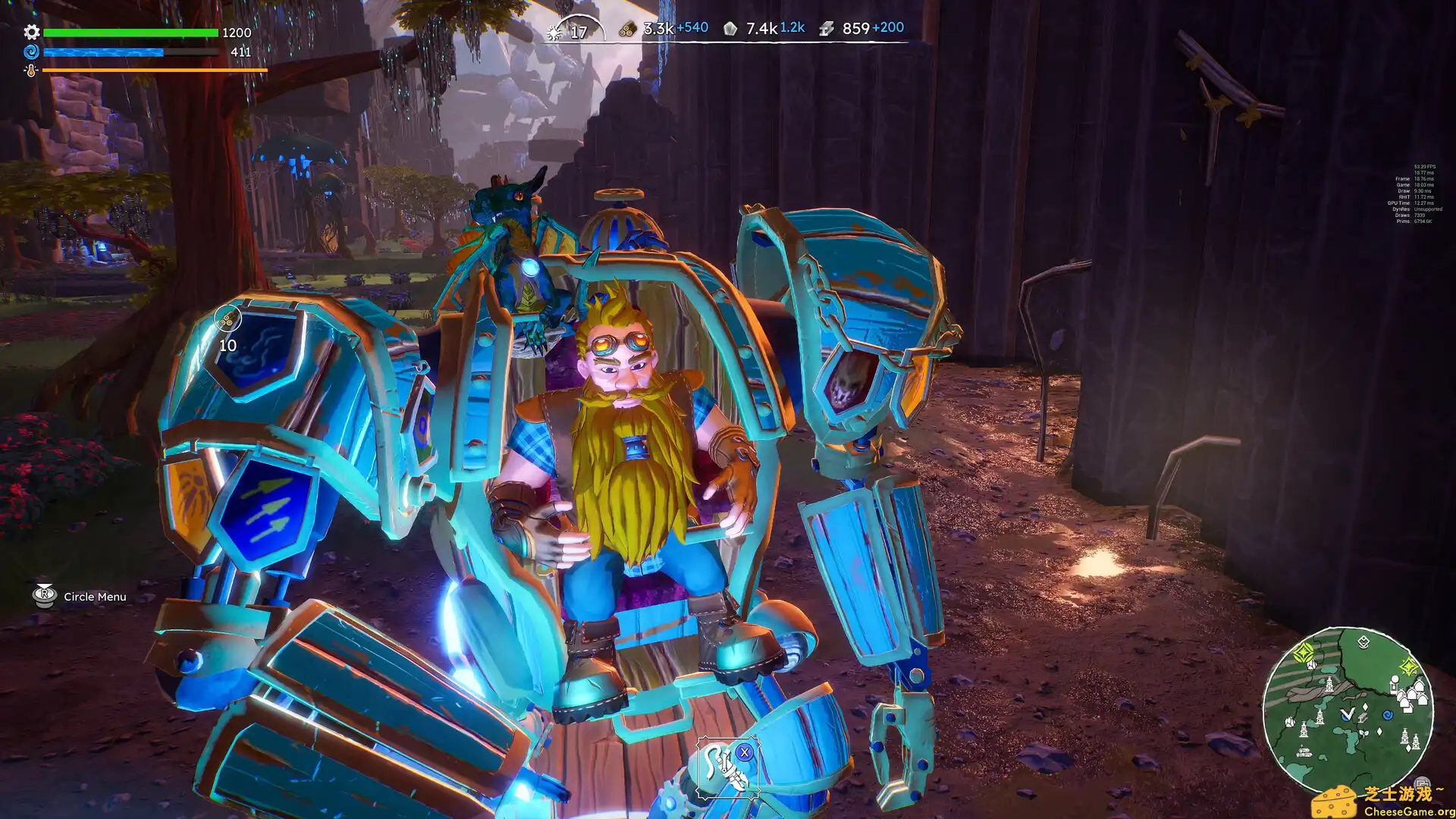The width and height of the screenshot is (1456, 819).
Task: Click the stone resource icon
Action: (x=730, y=28)
